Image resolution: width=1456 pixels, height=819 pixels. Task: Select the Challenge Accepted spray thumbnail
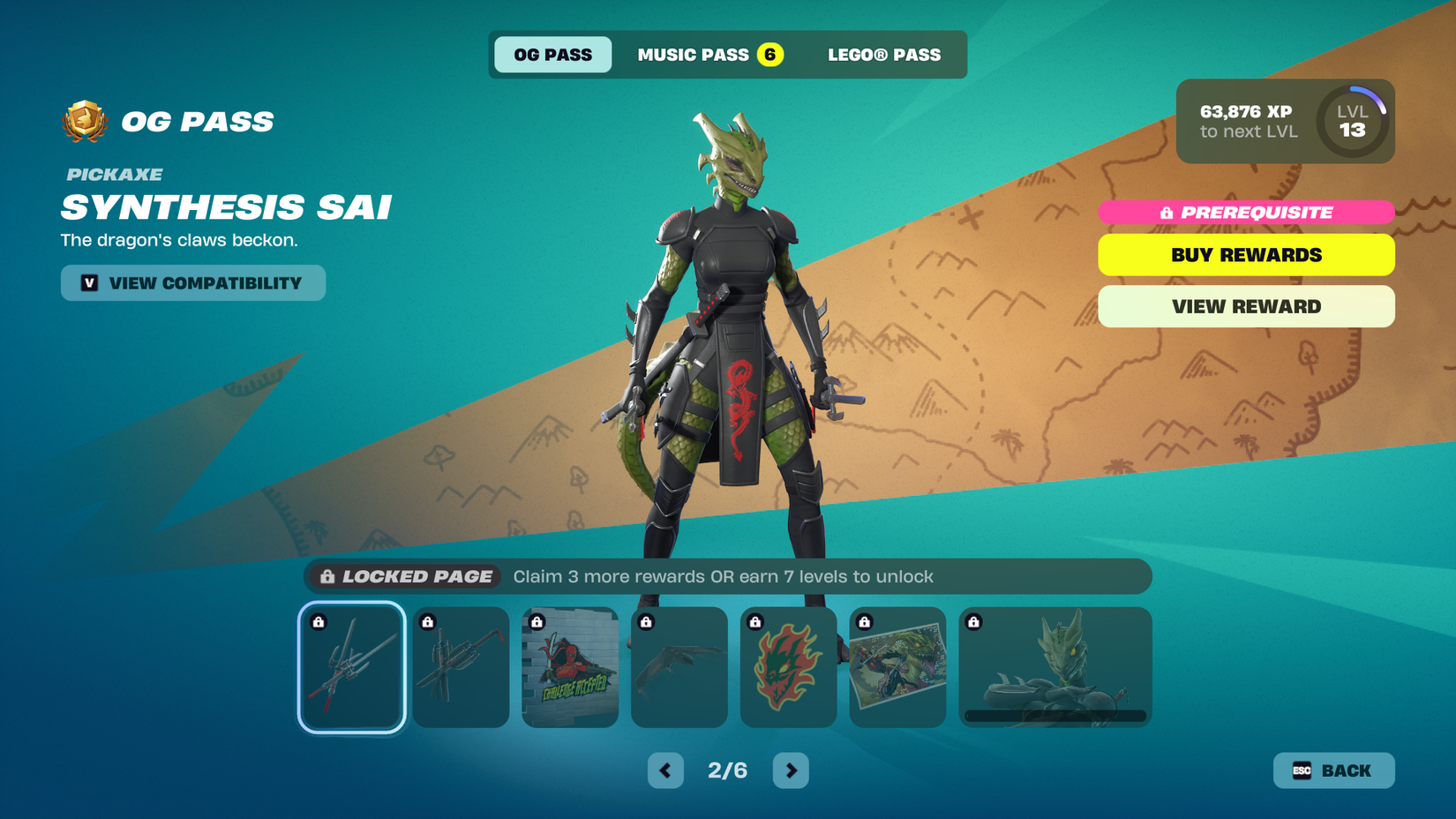tap(570, 667)
